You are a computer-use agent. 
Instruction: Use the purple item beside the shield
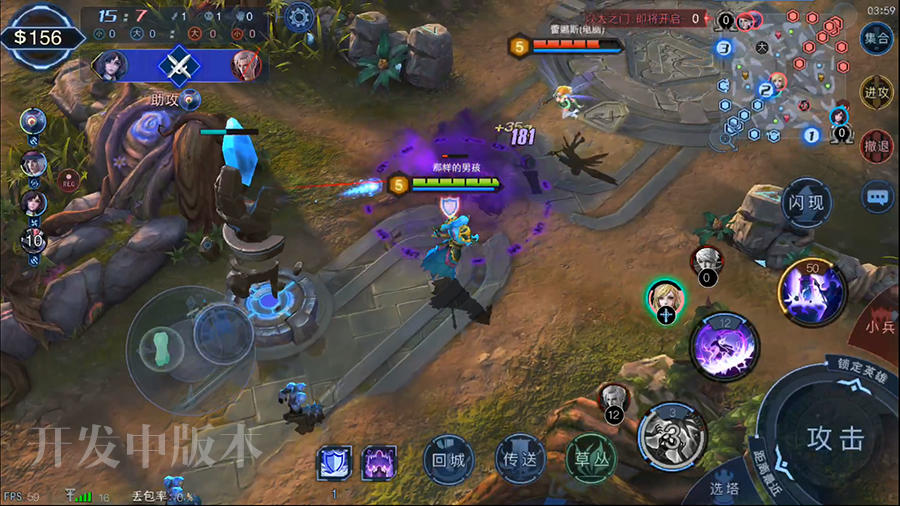tap(379, 464)
